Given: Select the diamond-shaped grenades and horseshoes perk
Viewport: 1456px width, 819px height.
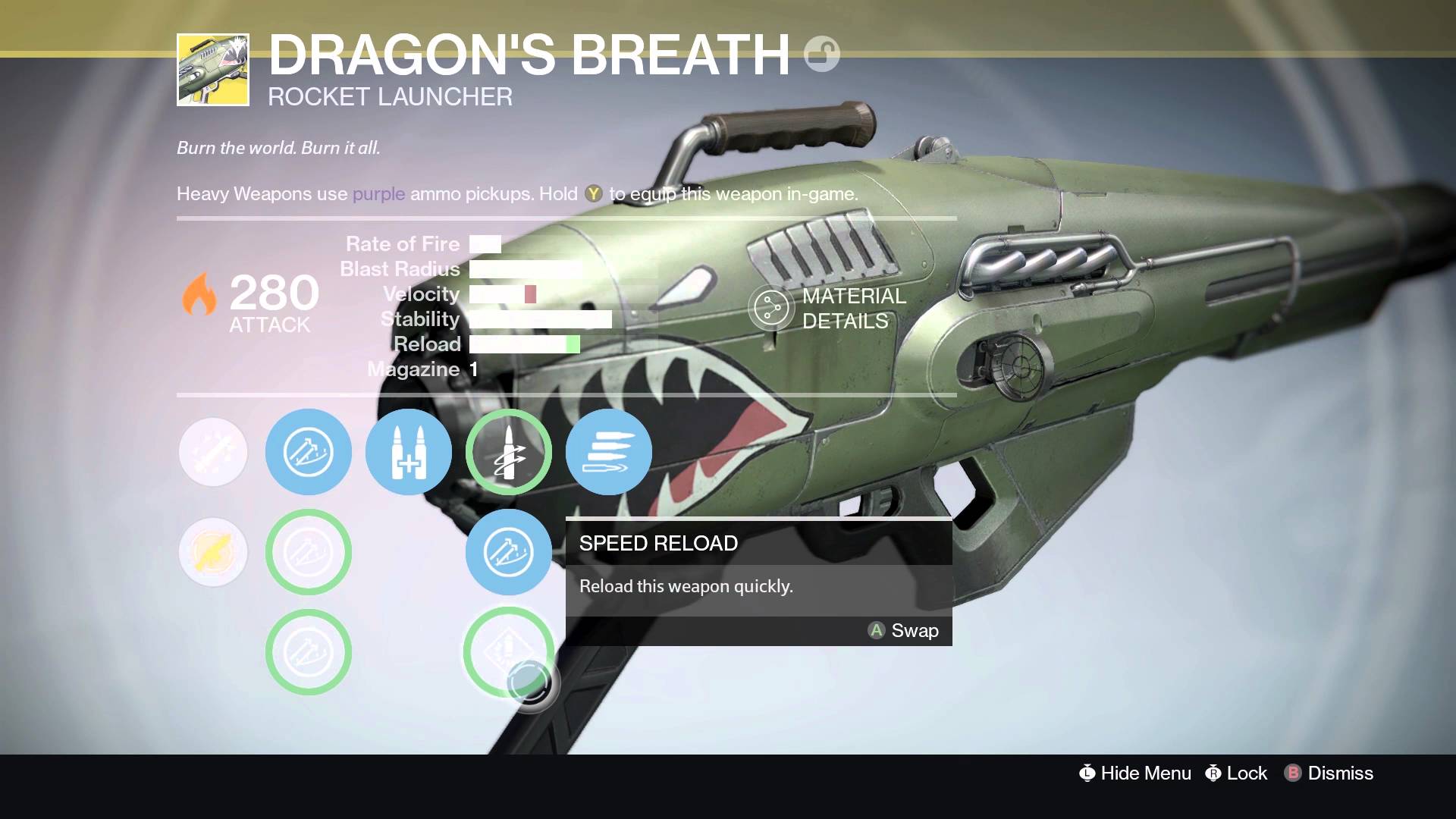Looking at the screenshot, I should pos(509,650).
